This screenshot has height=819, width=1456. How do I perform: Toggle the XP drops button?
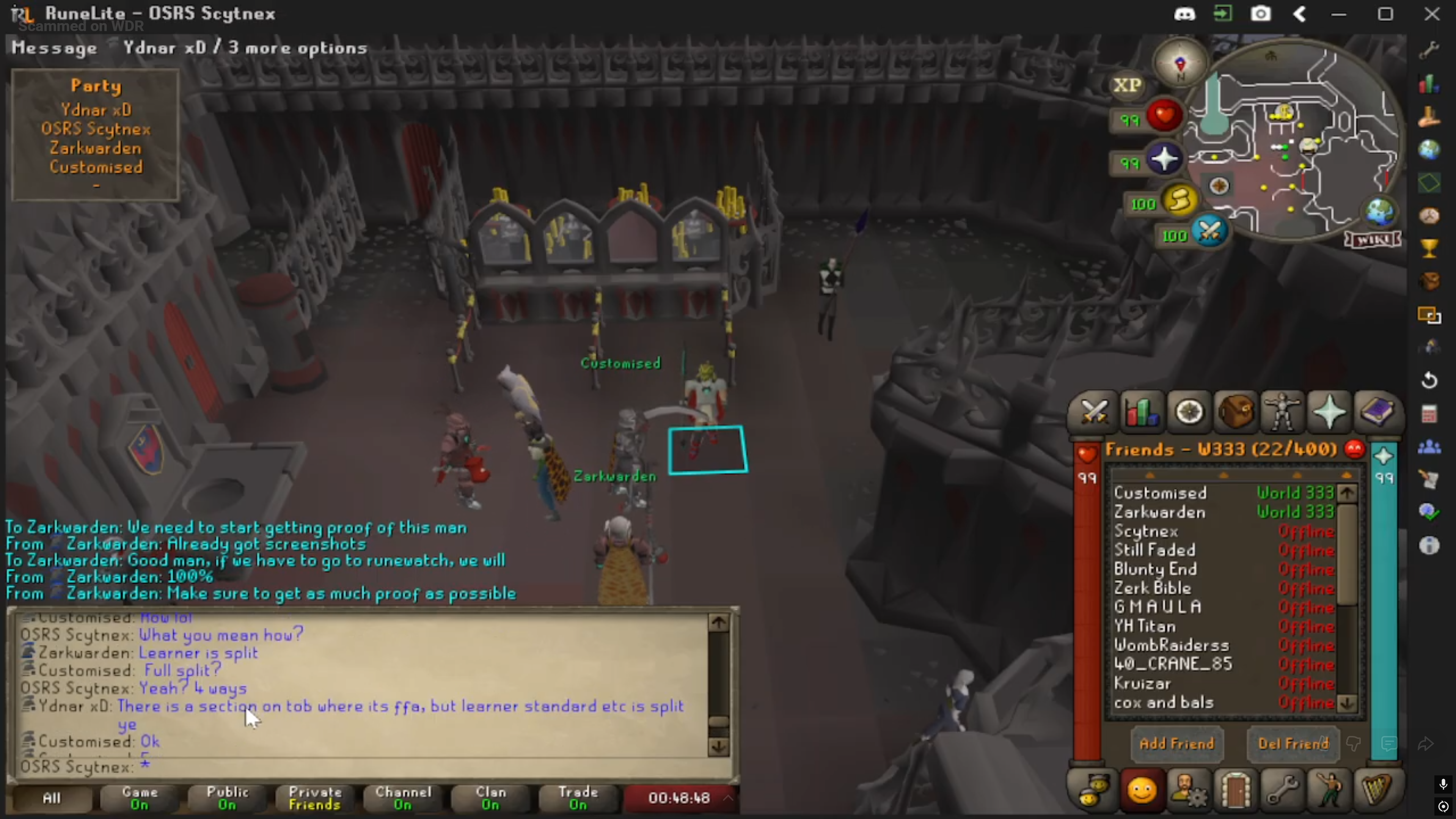[1127, 85]
